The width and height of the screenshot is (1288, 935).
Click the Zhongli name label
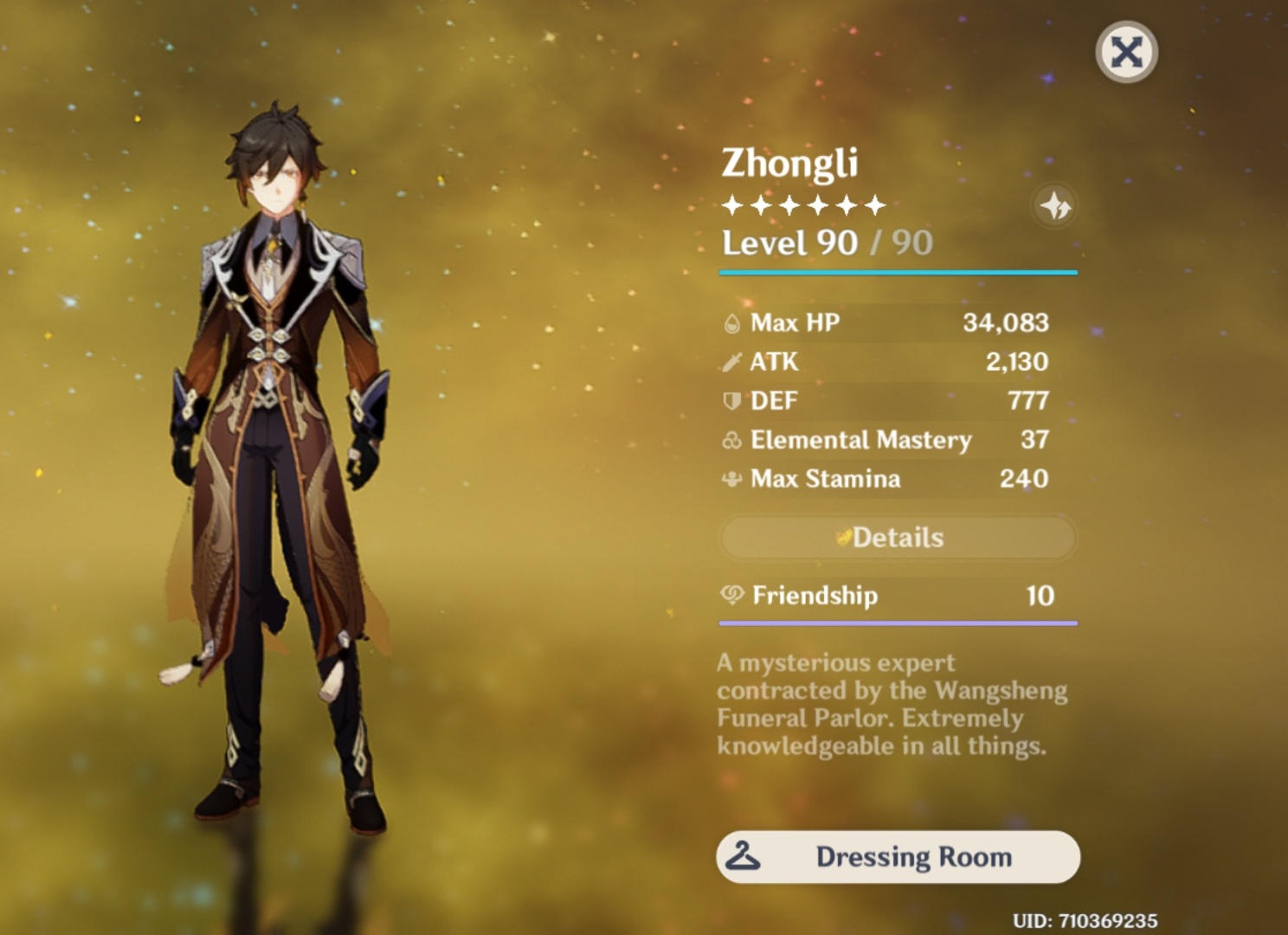coord(789,164)
